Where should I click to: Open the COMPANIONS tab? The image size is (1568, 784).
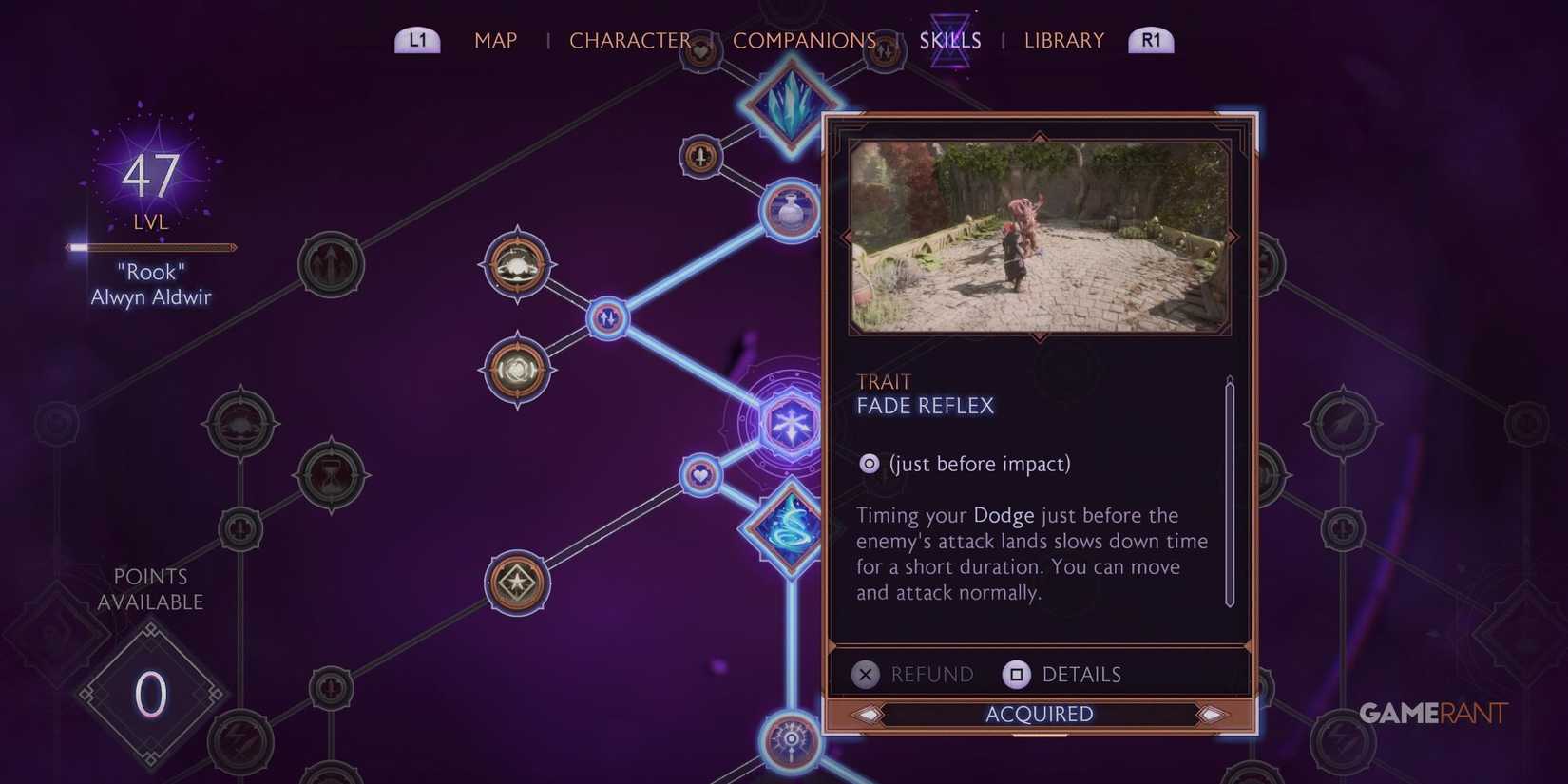(805, 40)
